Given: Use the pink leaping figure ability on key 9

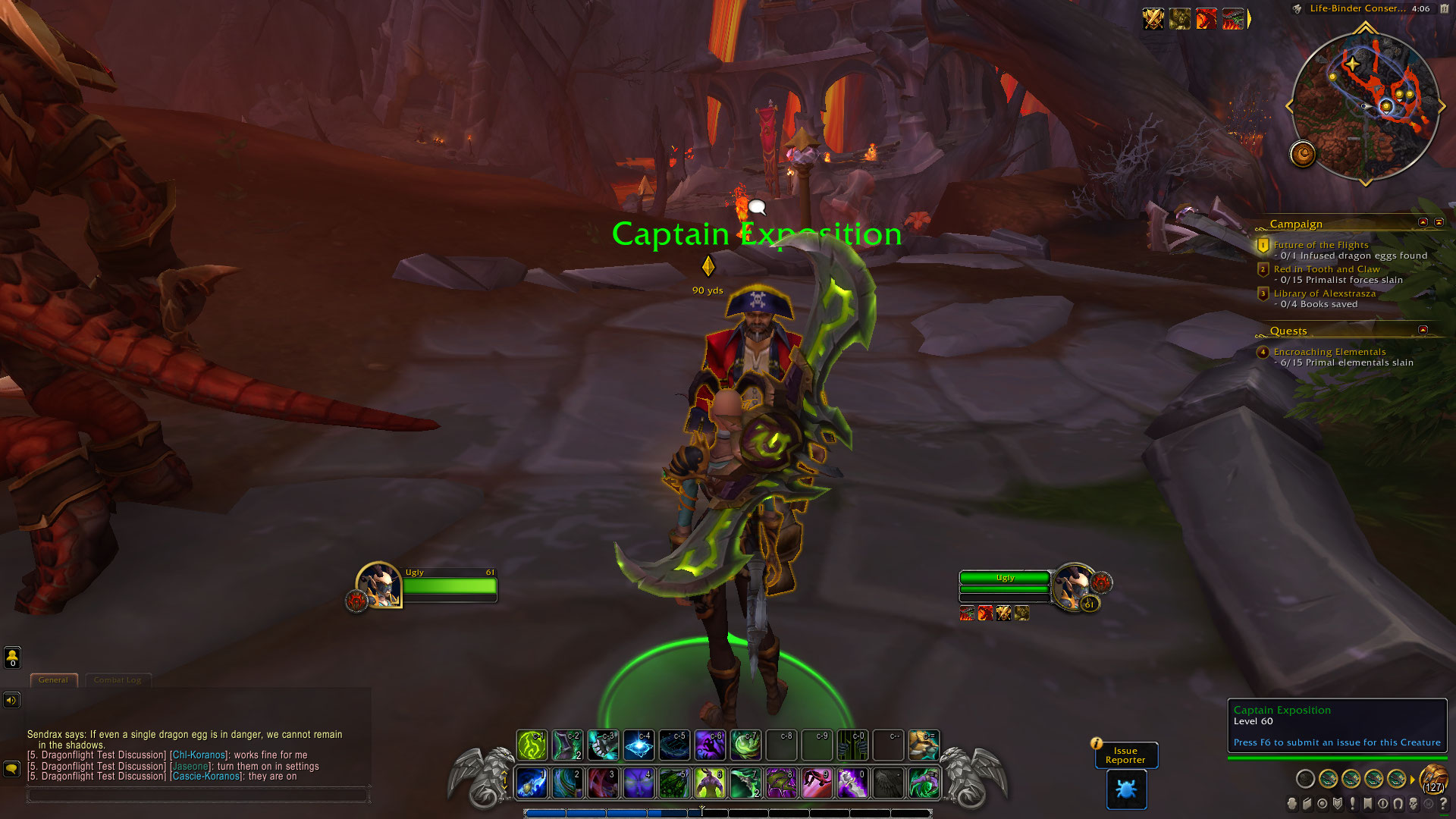Looking at the screenshot, I should tap(817, 783).
